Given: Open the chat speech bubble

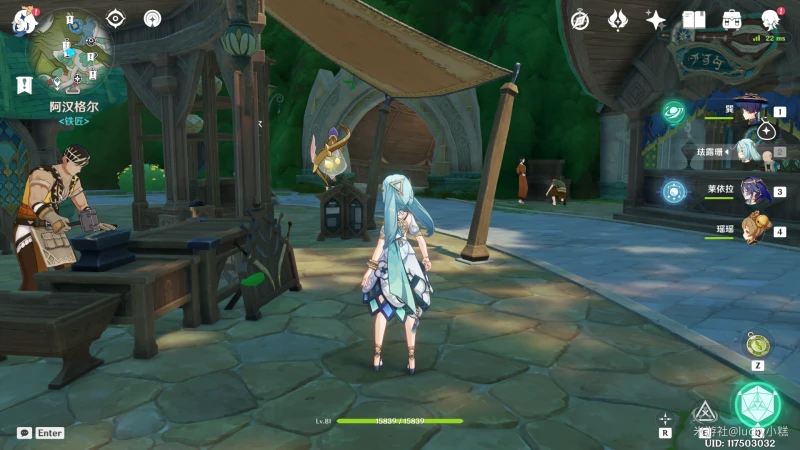Looking at the screenshot, I should pos(24,433).
